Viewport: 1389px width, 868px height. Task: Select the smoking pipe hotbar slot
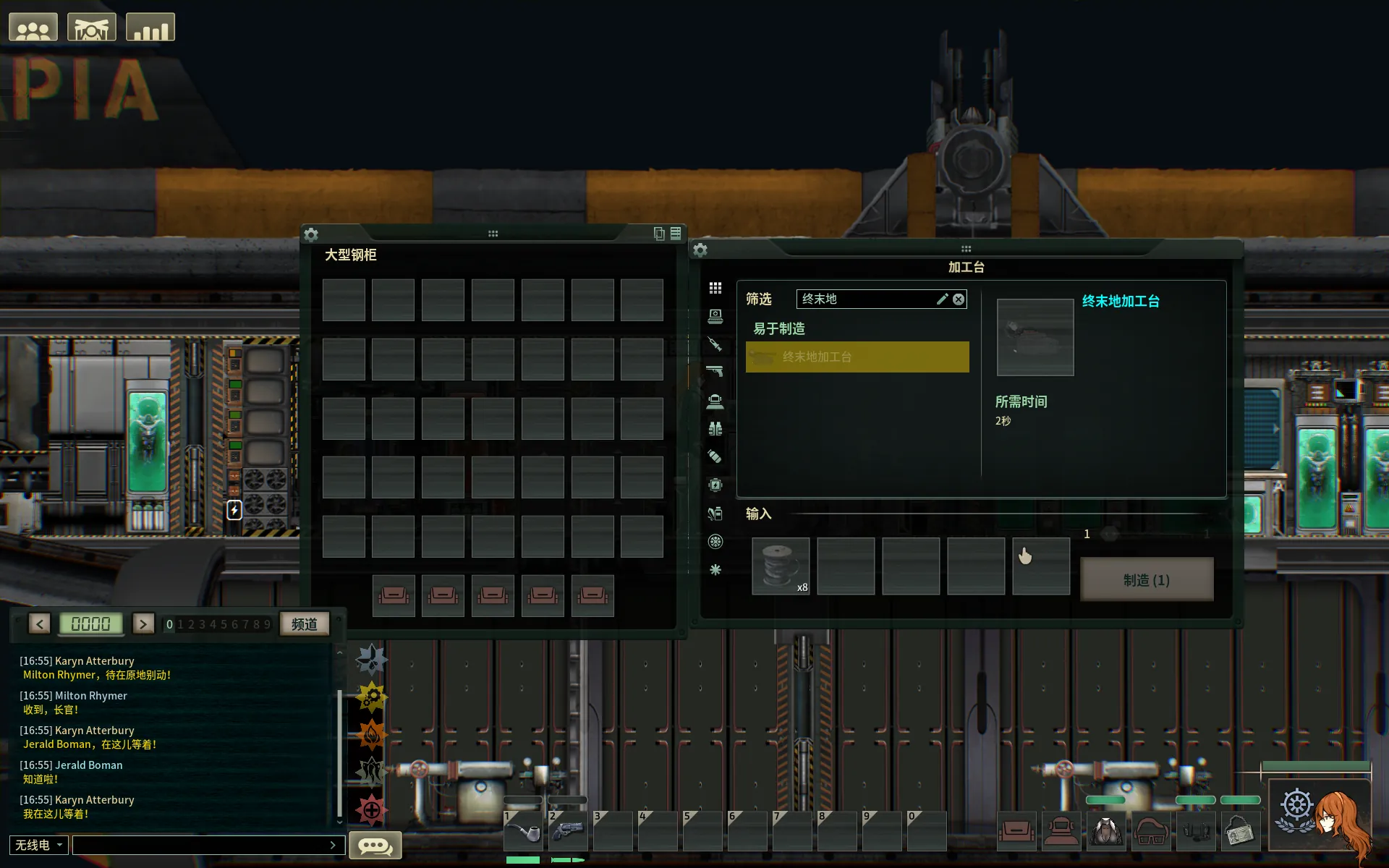[x=522, y=832]
